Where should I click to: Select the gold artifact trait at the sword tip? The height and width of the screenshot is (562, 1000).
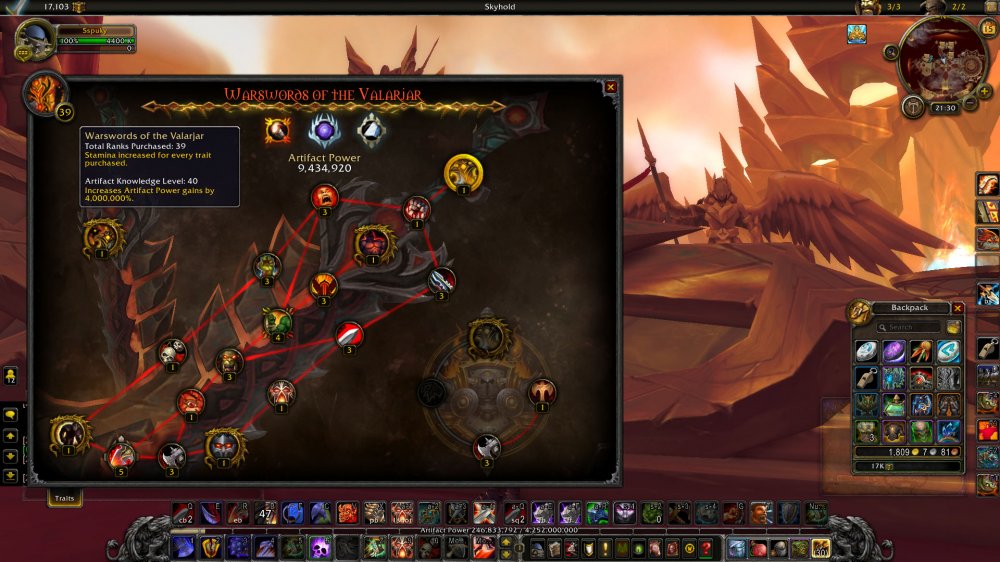click(463, 173)
